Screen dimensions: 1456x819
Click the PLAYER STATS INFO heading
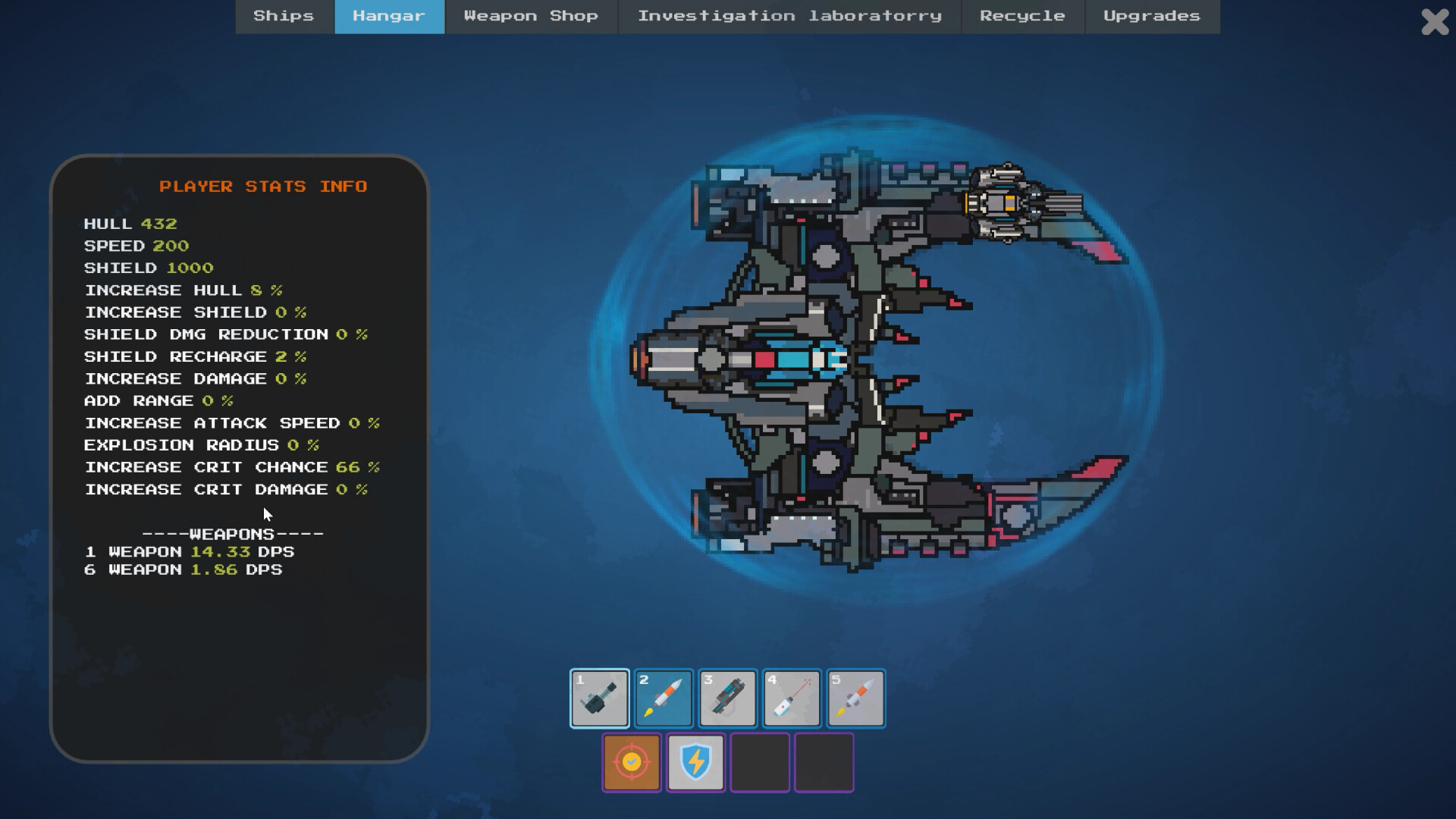(x=263, y=186)
